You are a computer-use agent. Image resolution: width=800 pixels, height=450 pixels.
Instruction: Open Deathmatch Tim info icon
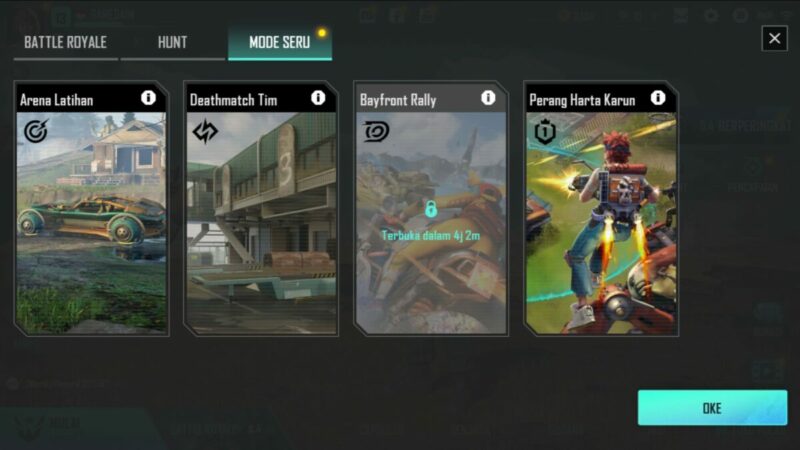click(318, 98)
